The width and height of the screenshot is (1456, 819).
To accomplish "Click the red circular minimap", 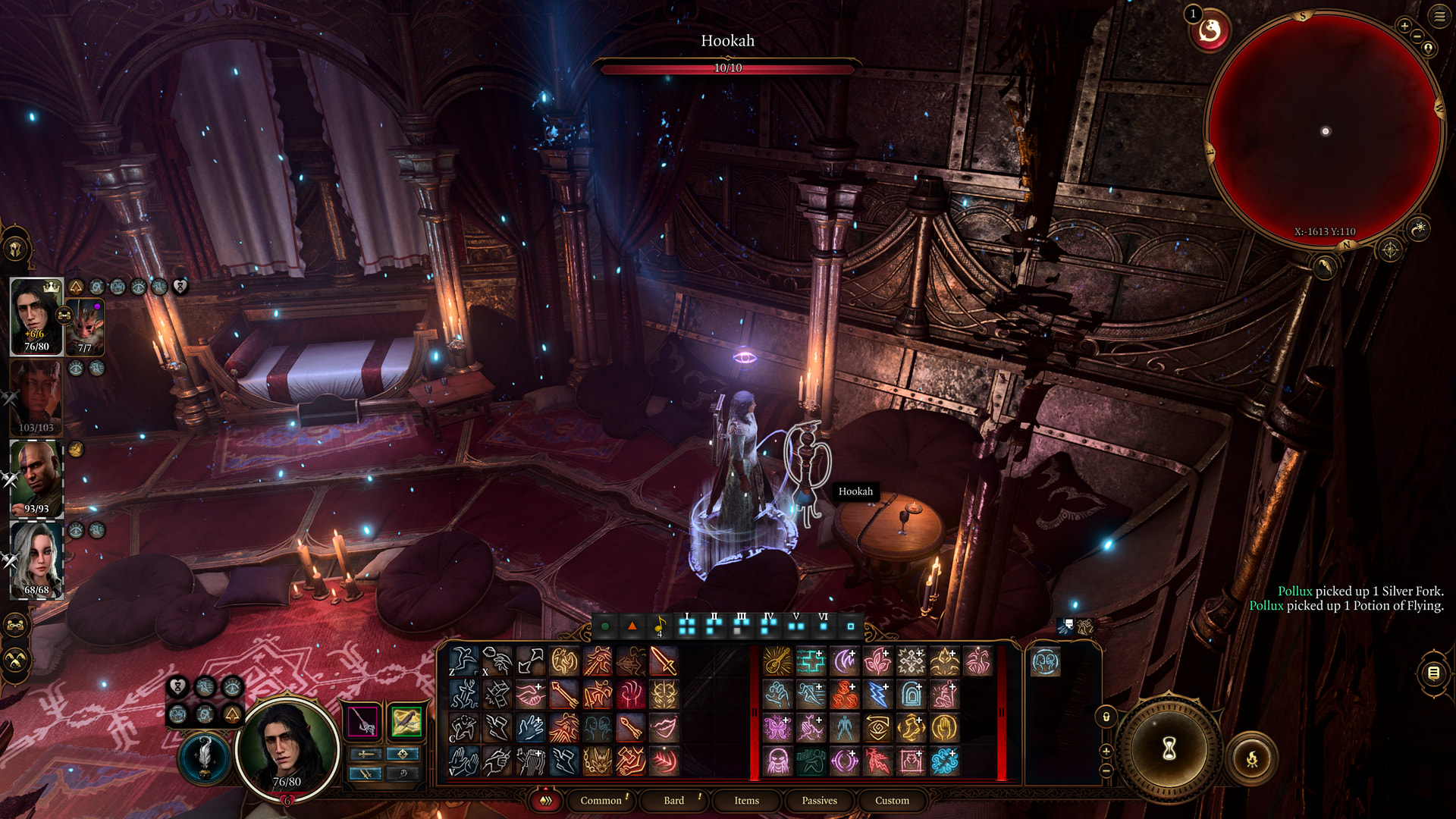I will (1324, 129).
